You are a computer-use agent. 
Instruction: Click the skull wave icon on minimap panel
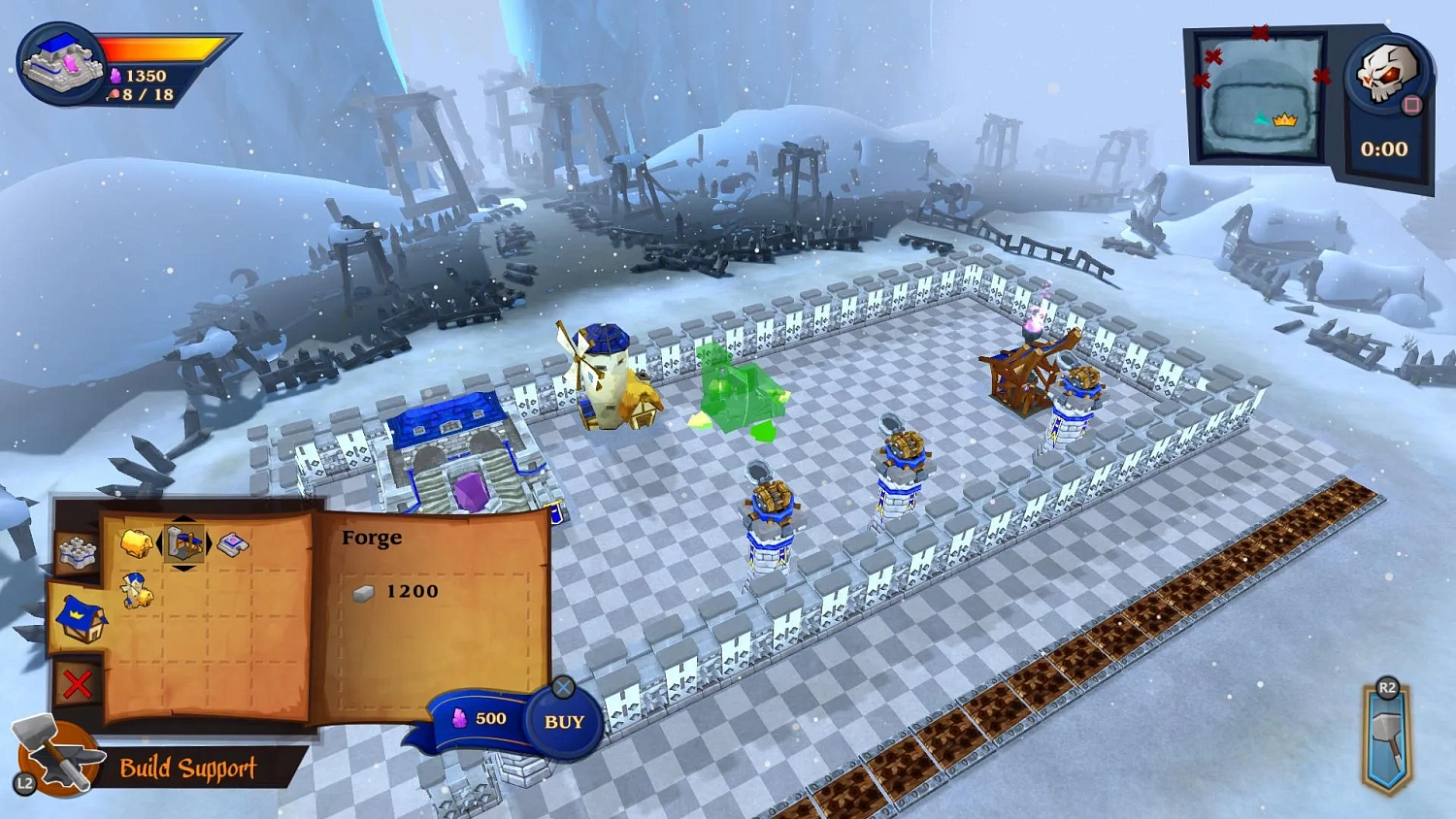1388,73
